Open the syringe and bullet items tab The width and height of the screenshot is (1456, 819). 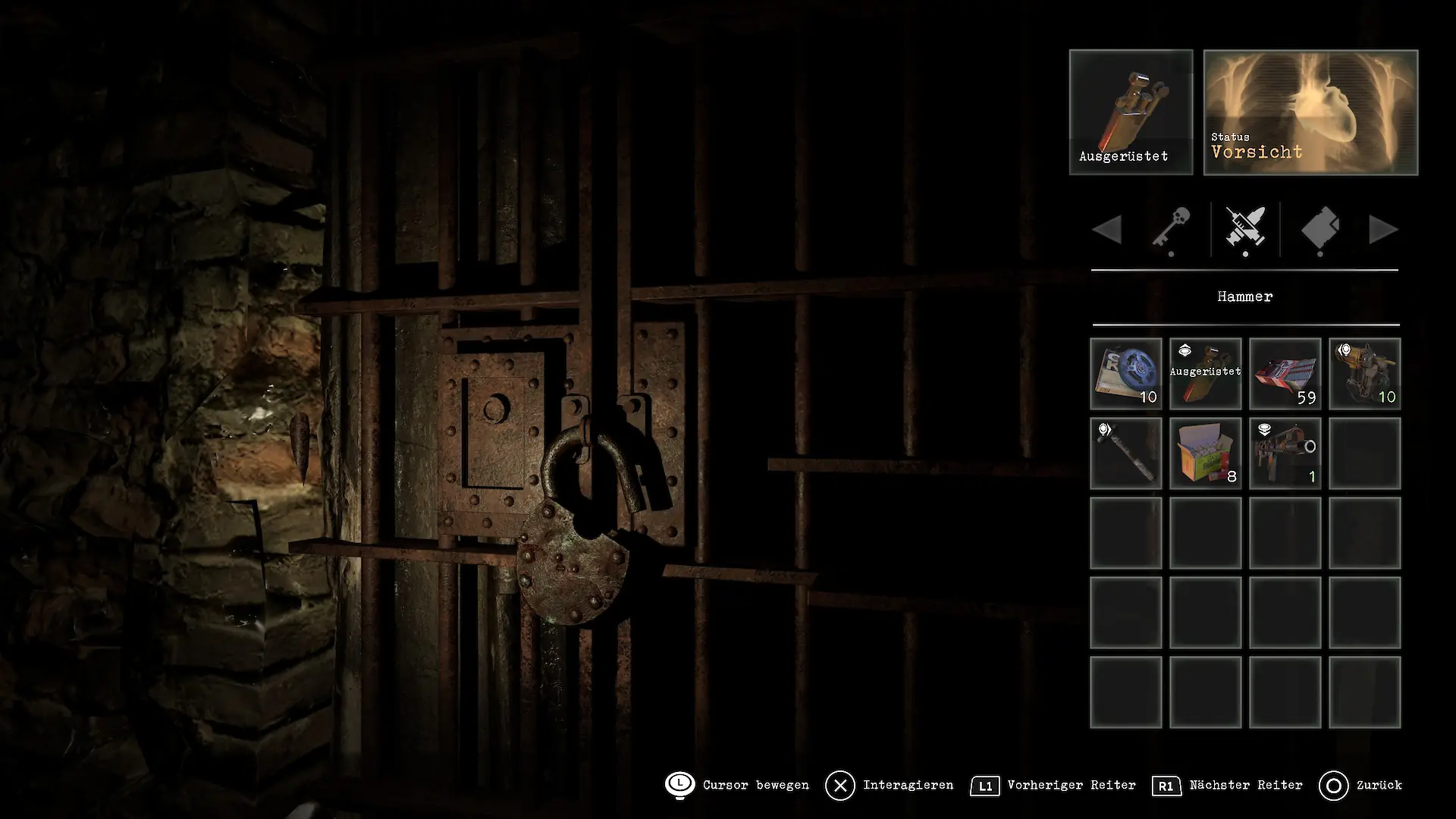coord(1245,229)
